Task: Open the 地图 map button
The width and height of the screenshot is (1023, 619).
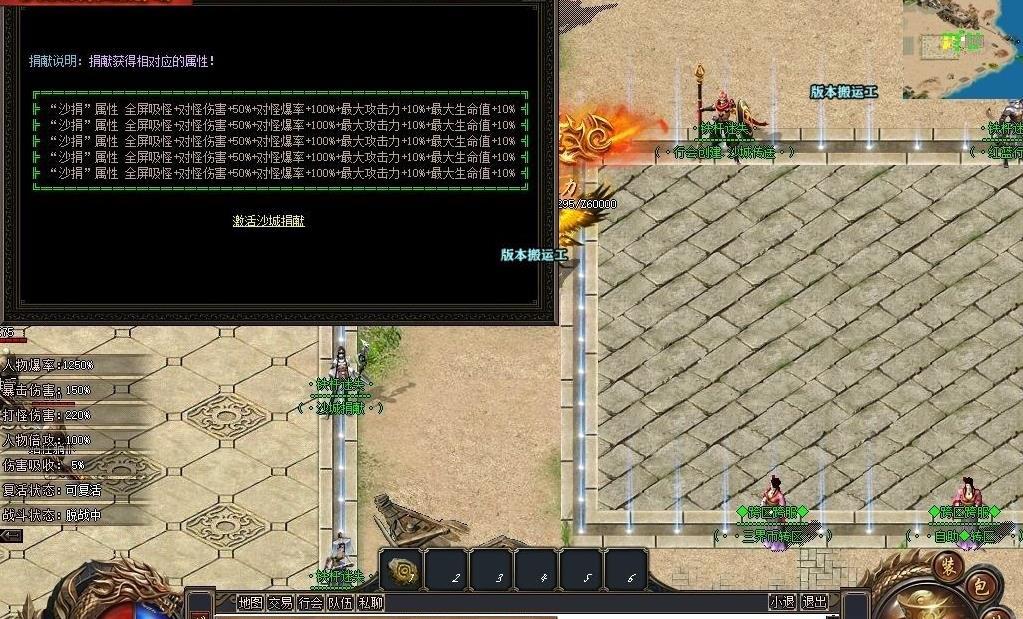Action: pyautogui.click(x=250, y=602)
